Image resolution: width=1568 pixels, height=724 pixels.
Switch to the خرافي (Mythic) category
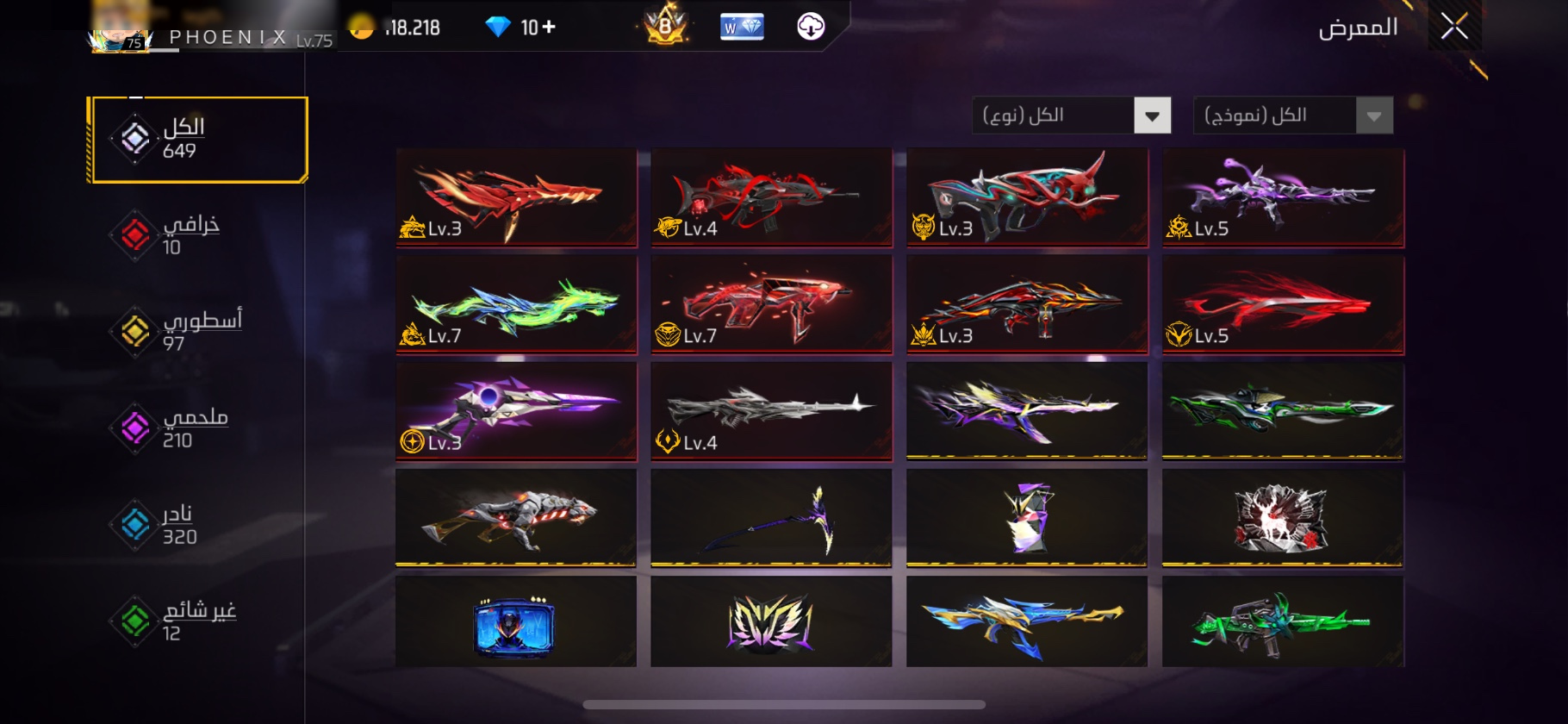point(181,234)
